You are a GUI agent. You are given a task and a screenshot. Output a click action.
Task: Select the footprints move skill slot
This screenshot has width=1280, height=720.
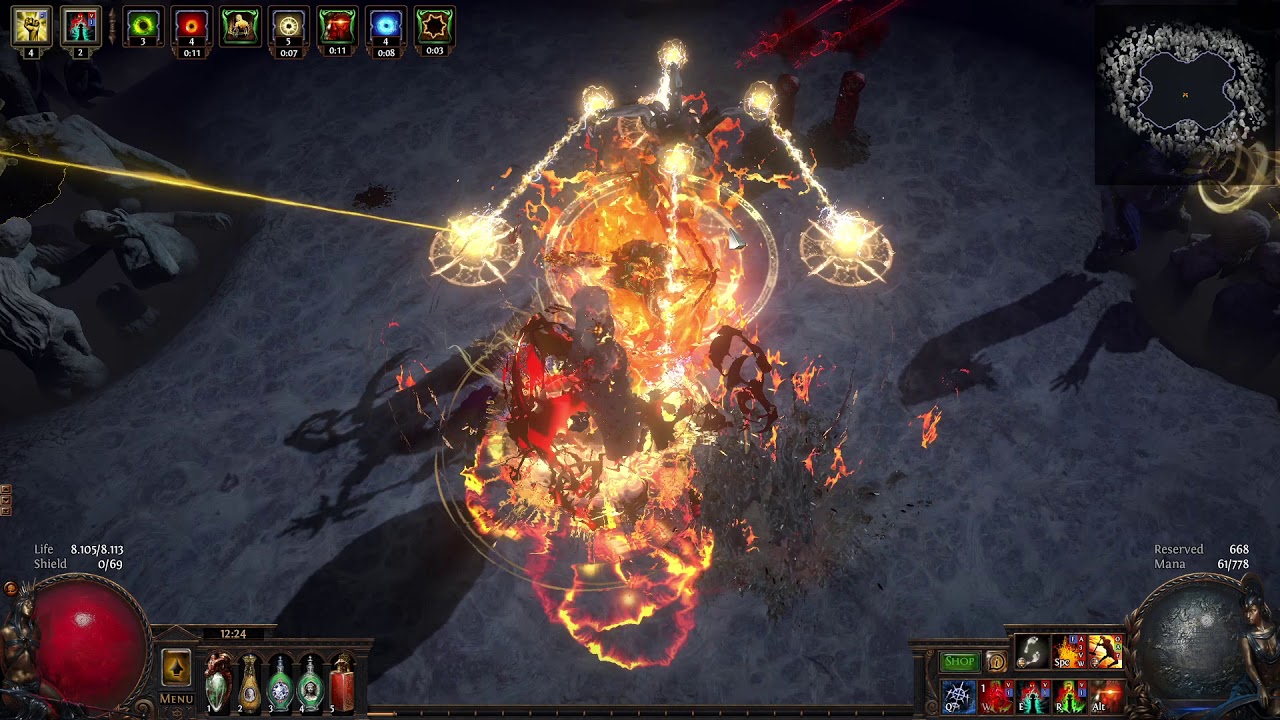(x=1031, y=652)
